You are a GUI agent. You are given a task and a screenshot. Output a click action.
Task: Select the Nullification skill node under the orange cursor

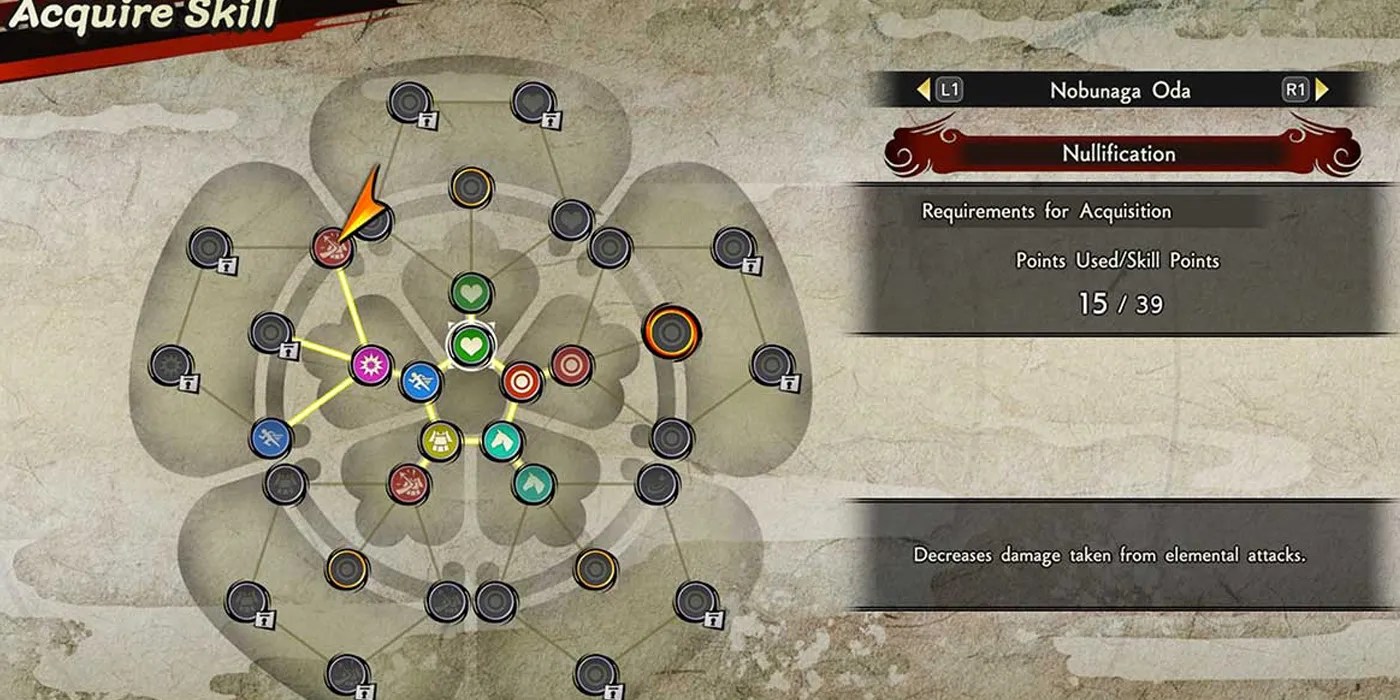click(331, 247)
